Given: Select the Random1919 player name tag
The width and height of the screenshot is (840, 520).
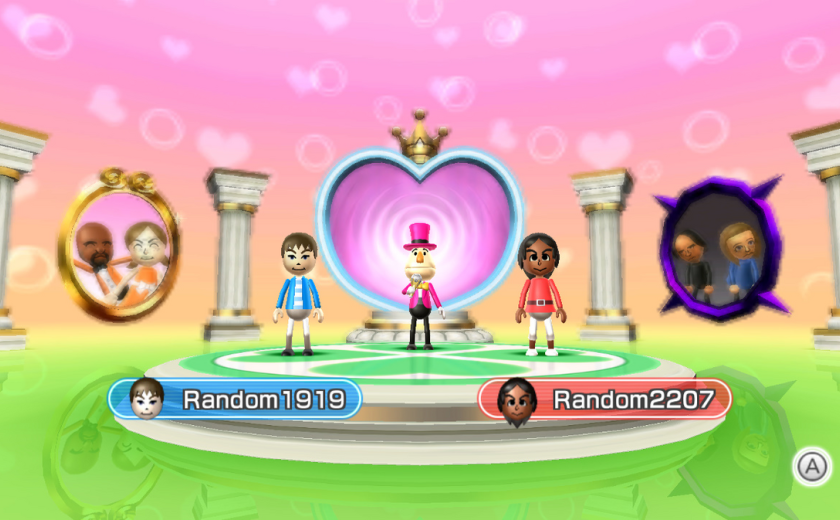Looking at the screenshot, I should point(236,399).
